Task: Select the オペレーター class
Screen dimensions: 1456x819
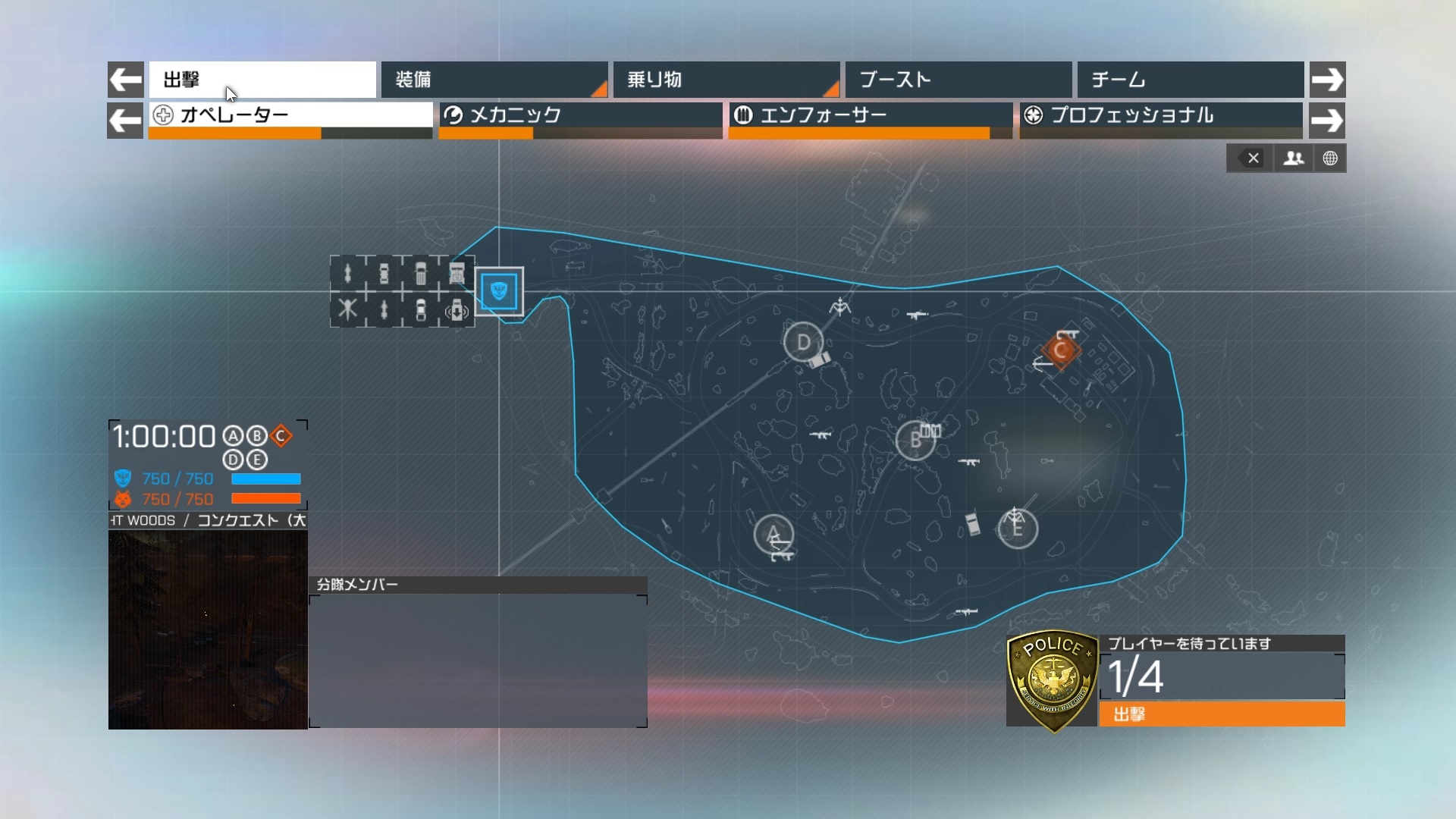Action: click(x=290, y=115)
